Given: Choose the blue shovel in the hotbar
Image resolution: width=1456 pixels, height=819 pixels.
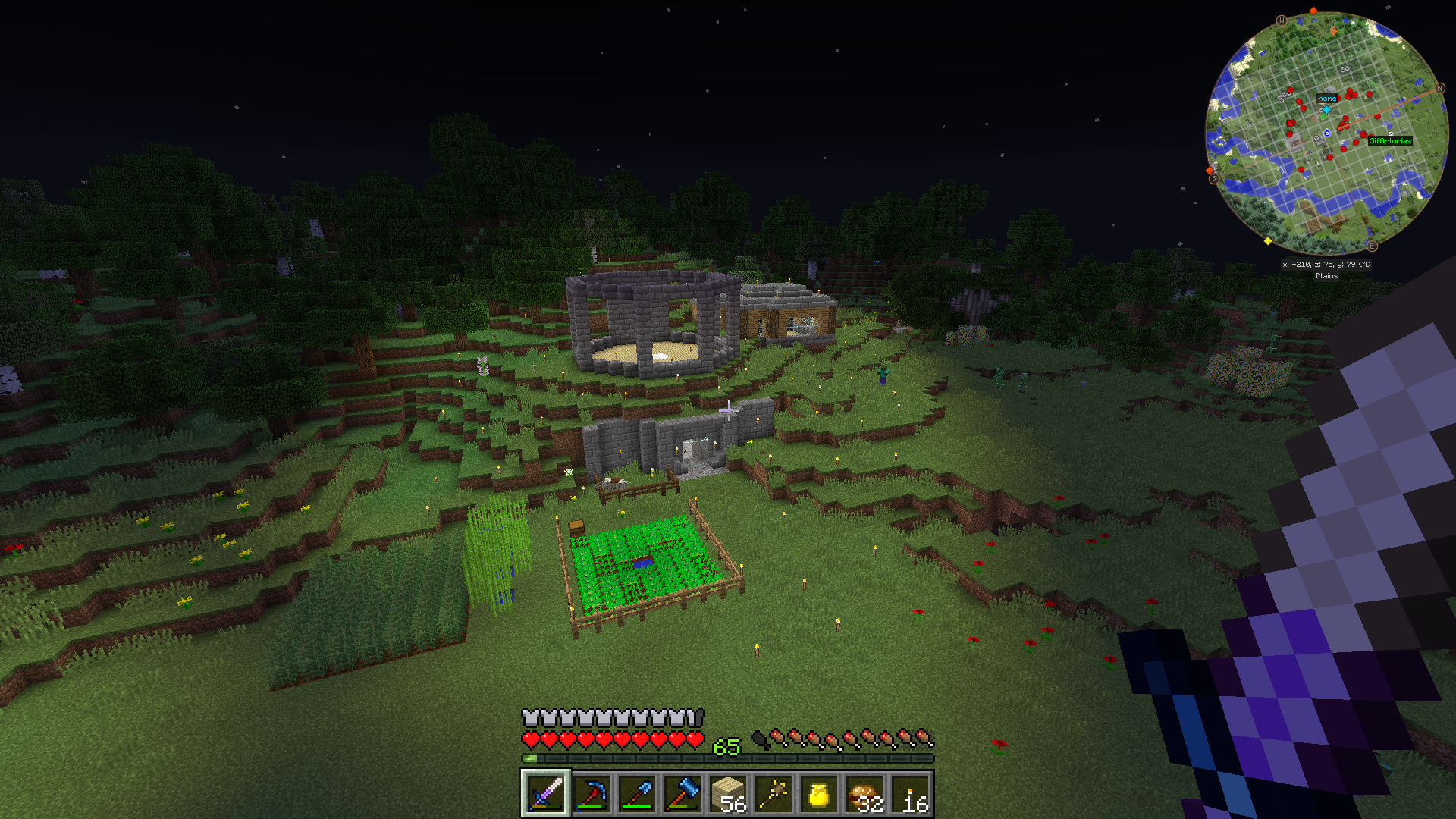Looking at the screenshot, I should point(636,793).
